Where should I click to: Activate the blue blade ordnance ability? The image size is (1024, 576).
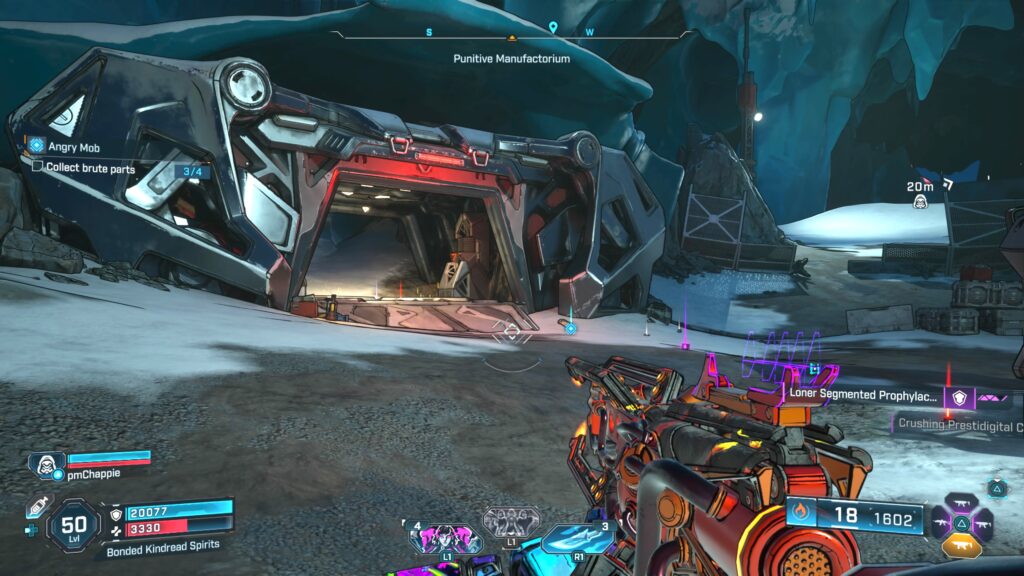click(x=577, y=538)
